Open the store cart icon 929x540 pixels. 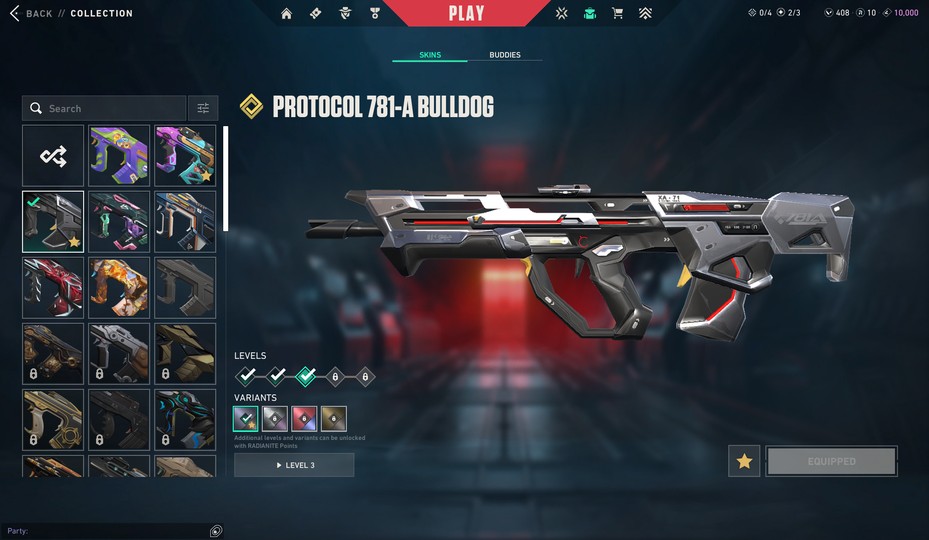617,14
